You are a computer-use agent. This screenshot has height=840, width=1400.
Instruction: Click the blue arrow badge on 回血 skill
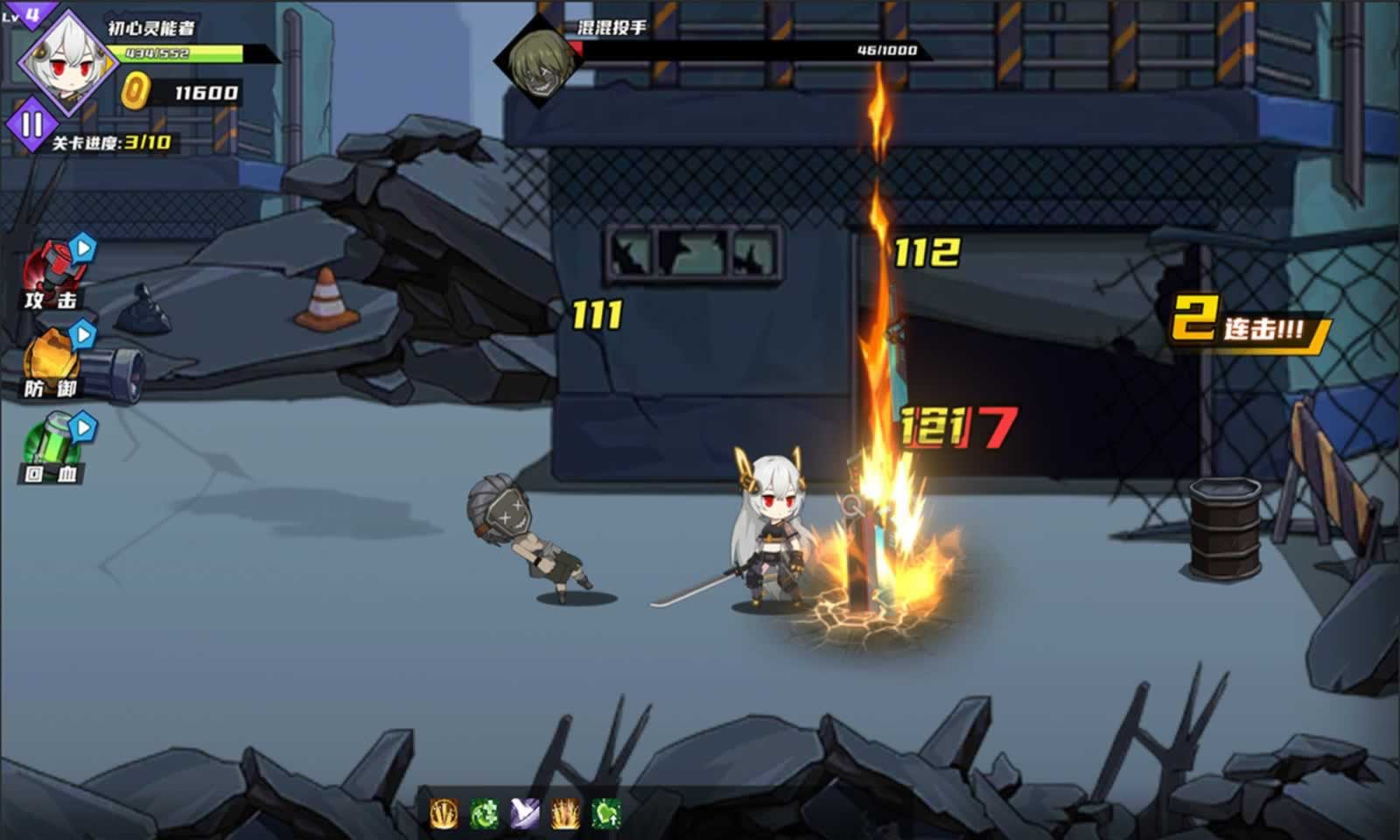81,427
